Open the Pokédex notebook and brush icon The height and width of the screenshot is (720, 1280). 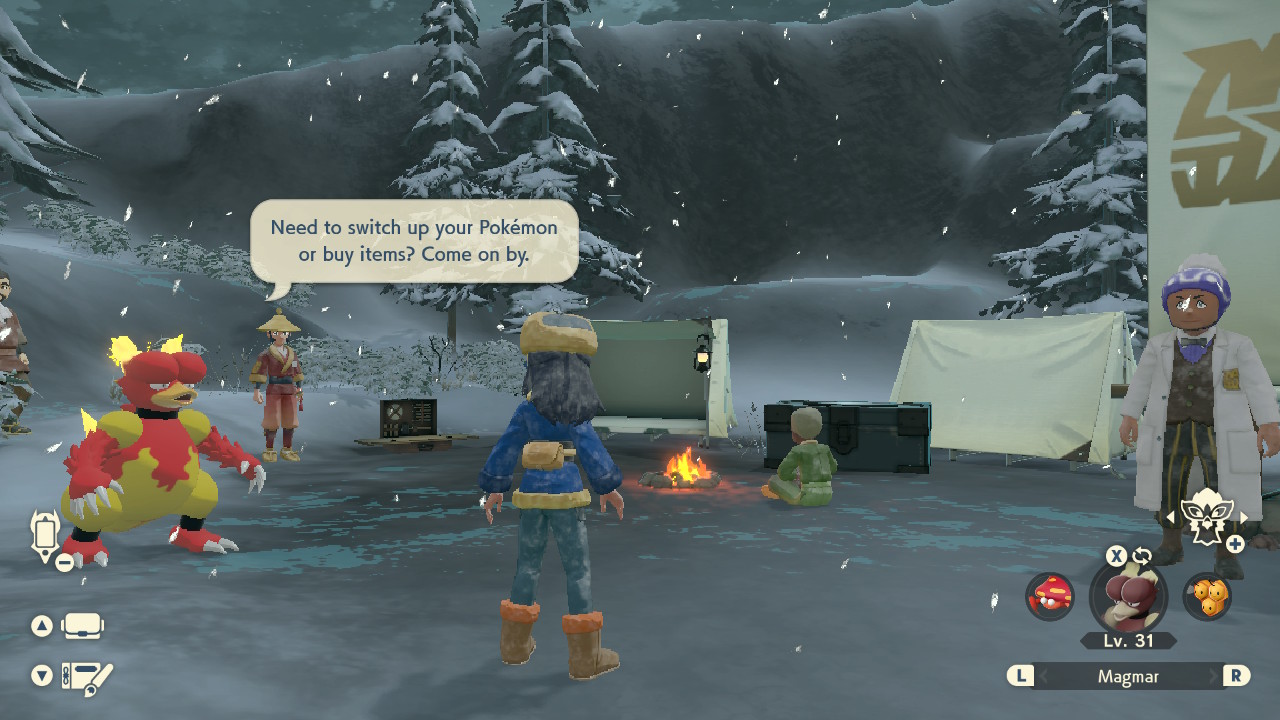click(87, 677)
